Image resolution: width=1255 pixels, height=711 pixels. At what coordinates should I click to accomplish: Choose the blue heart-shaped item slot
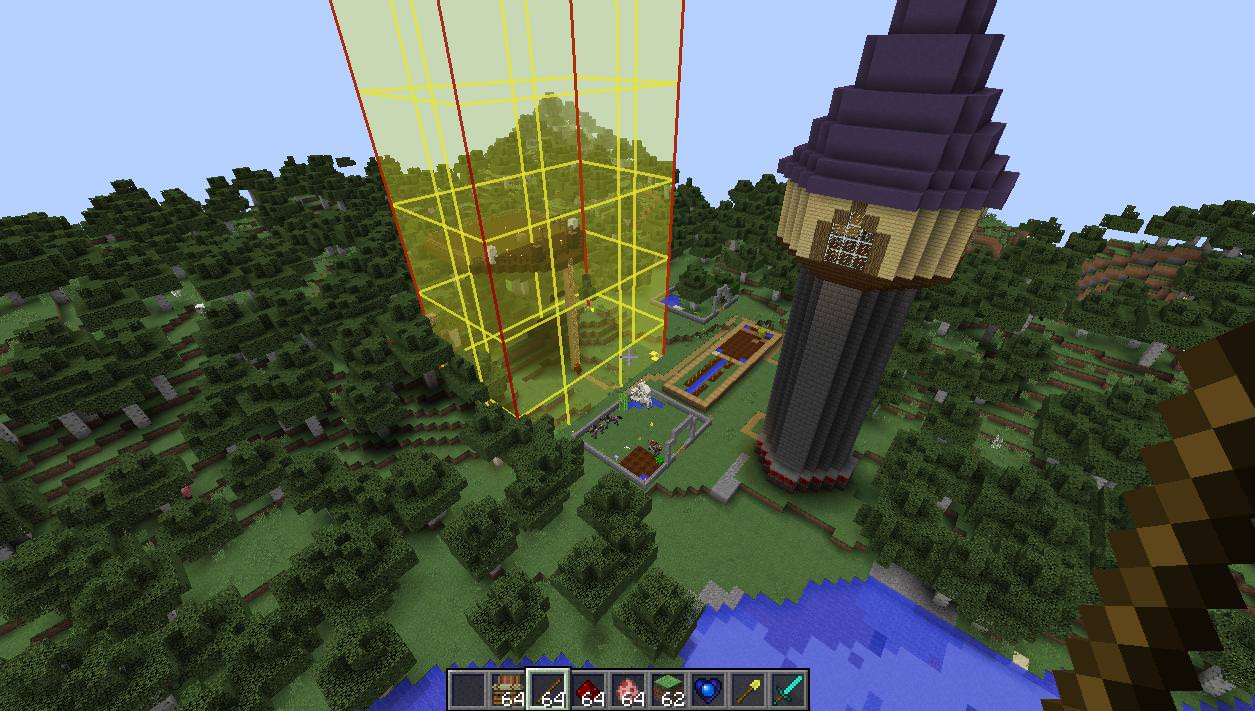(x=708, y=690)
